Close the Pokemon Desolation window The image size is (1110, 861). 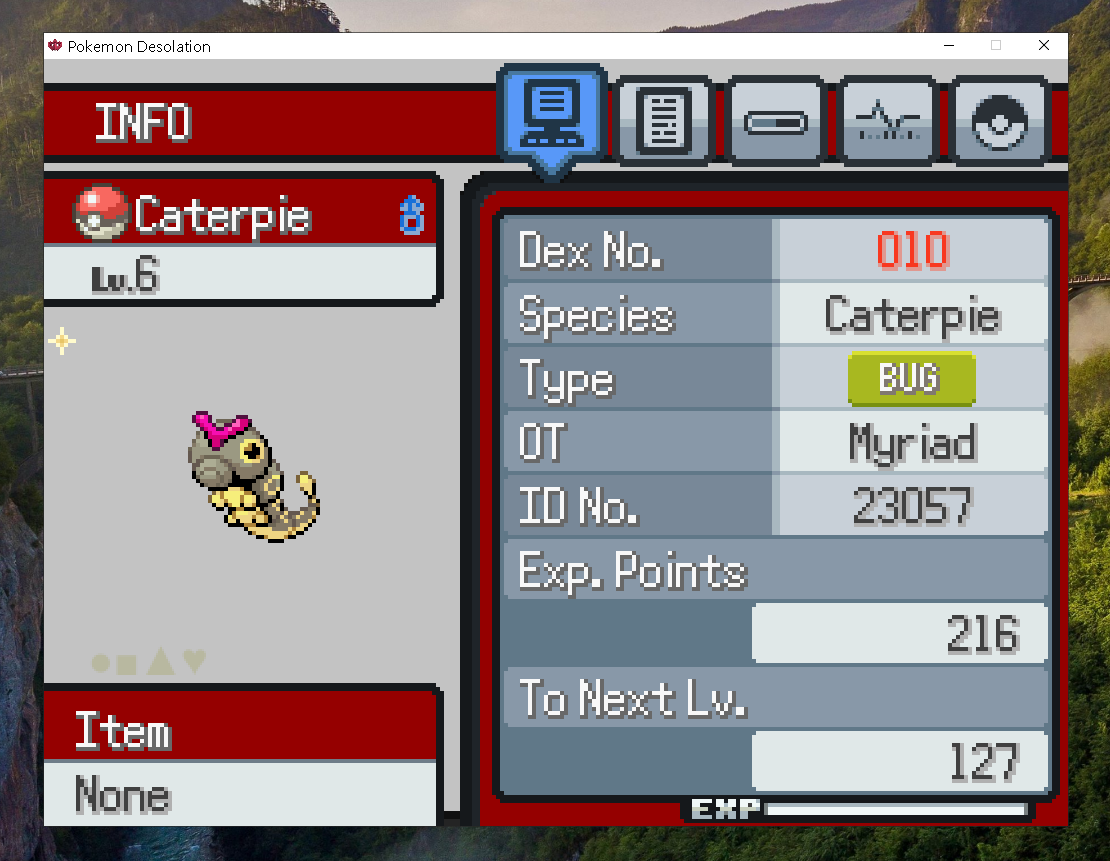(1044, 46)
